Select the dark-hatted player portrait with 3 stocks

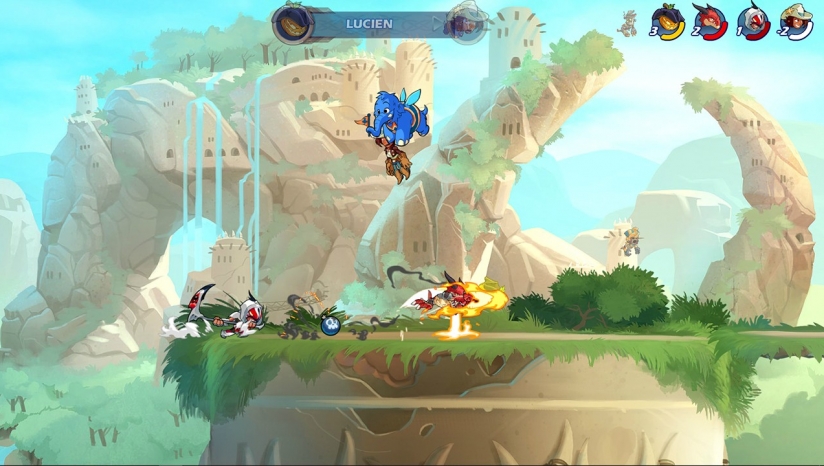coord(667,20)
